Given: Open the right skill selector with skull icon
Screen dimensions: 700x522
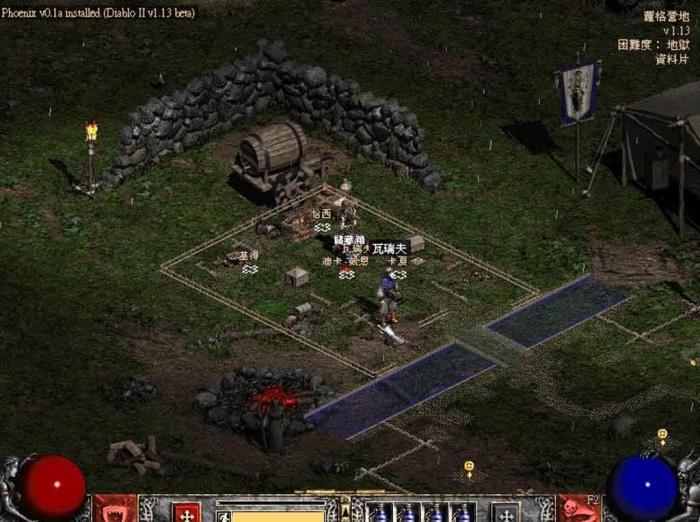Looking at the screenshot, I should pos(578,509).
